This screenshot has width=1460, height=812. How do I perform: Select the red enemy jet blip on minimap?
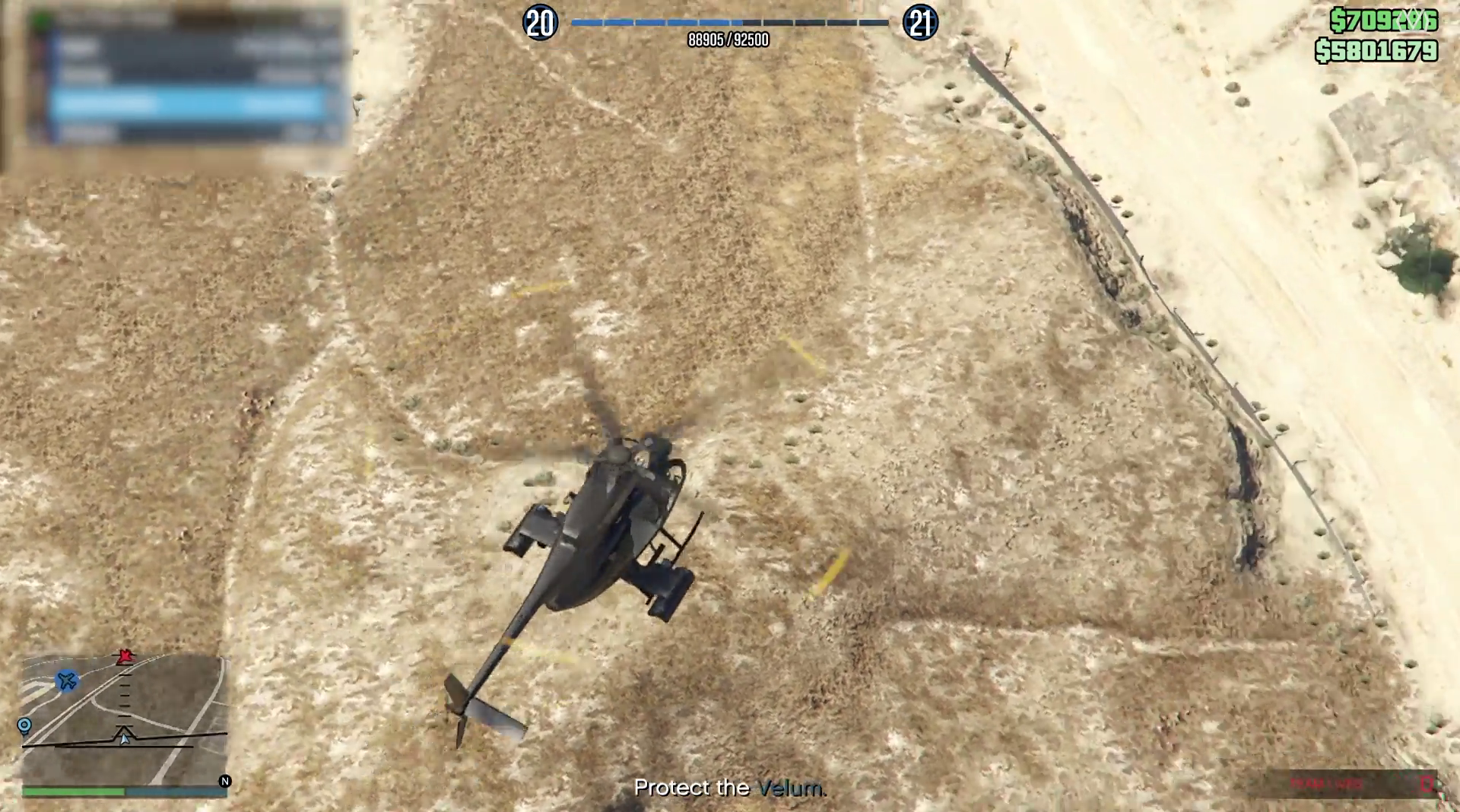(x=125, y=656)
